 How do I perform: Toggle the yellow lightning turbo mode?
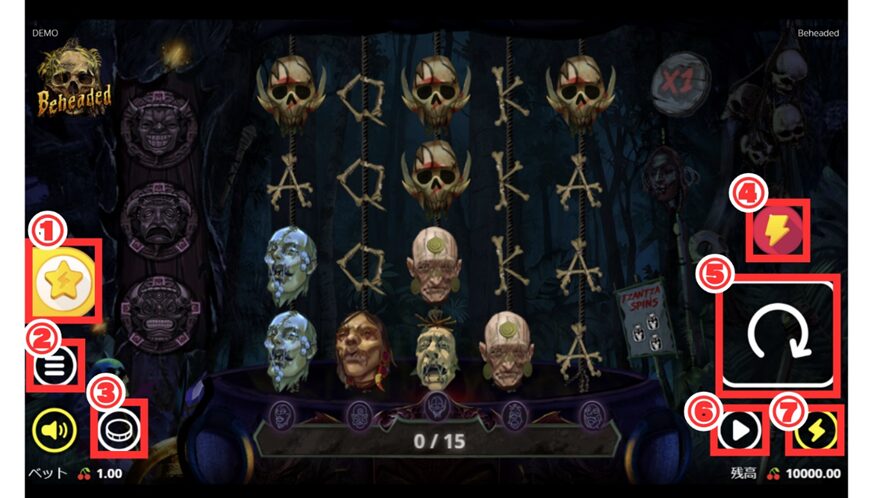[817, 431]
